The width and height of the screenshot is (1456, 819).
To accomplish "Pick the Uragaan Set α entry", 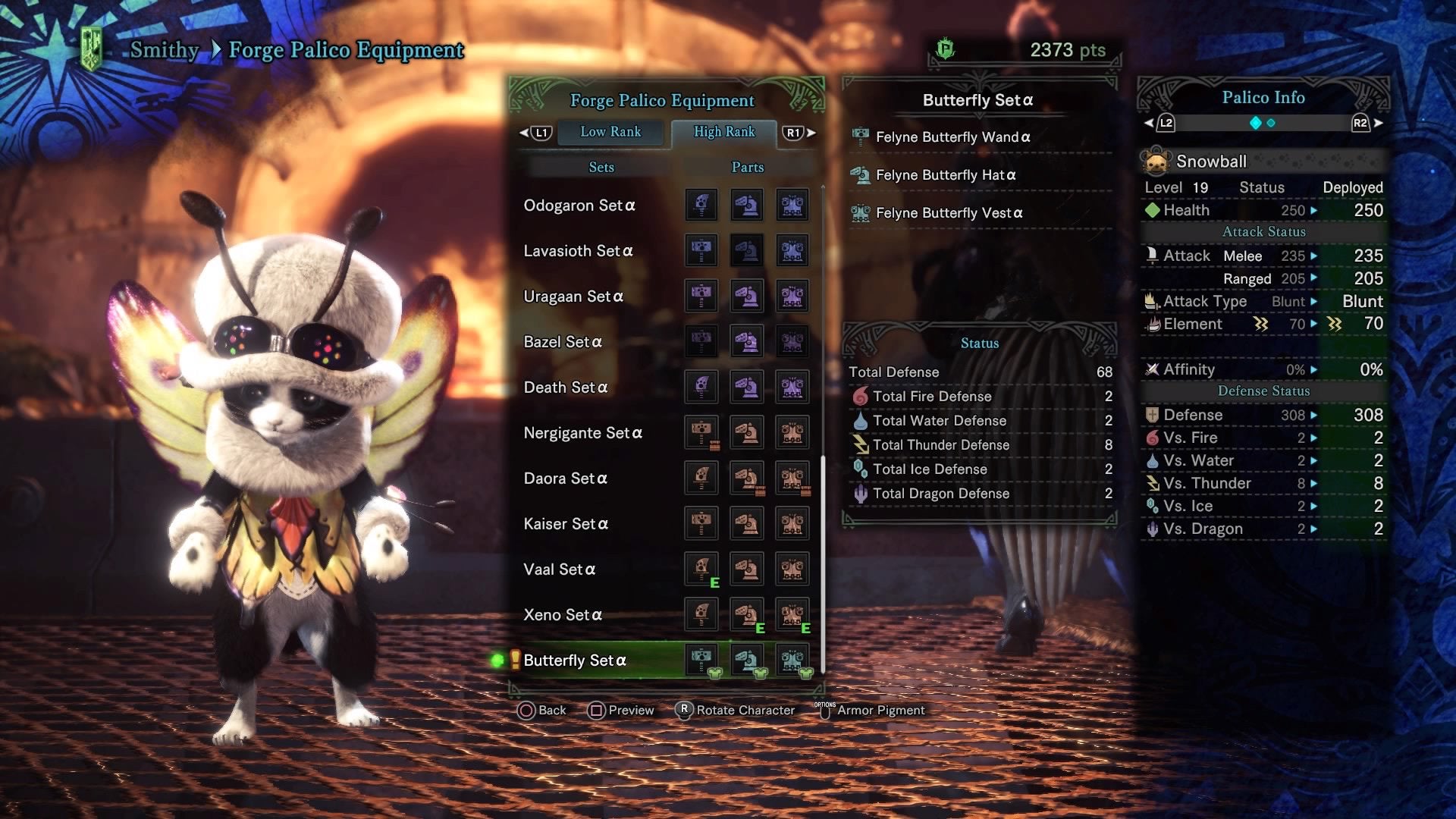I will (573, 297).
